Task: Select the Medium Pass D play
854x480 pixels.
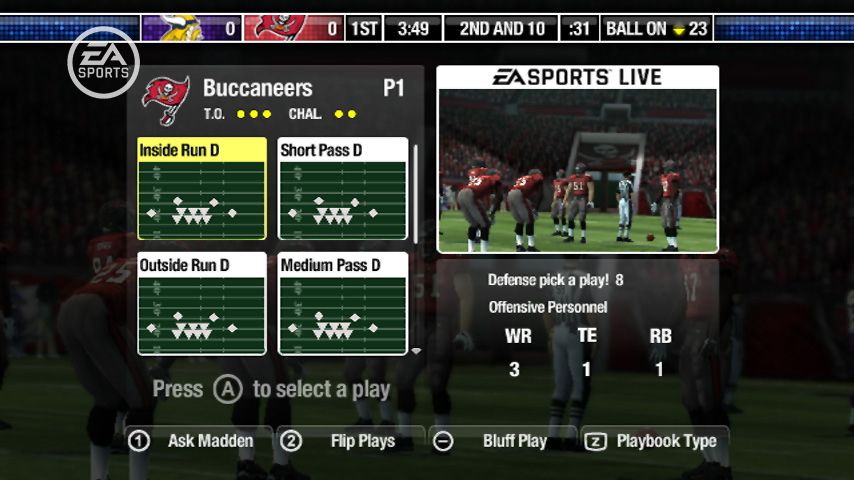Action: click(x=343, y=304)
